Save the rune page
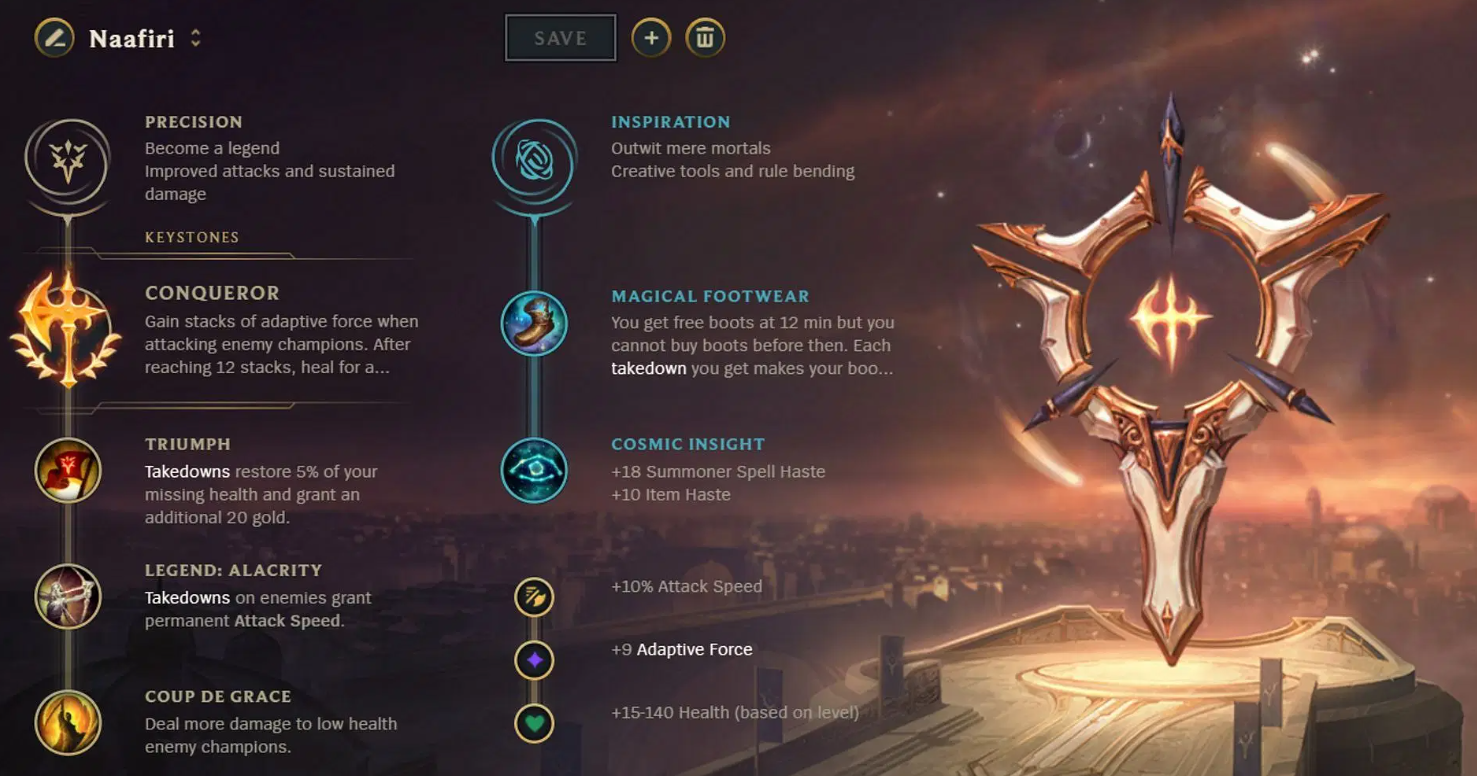 [560, 38]
